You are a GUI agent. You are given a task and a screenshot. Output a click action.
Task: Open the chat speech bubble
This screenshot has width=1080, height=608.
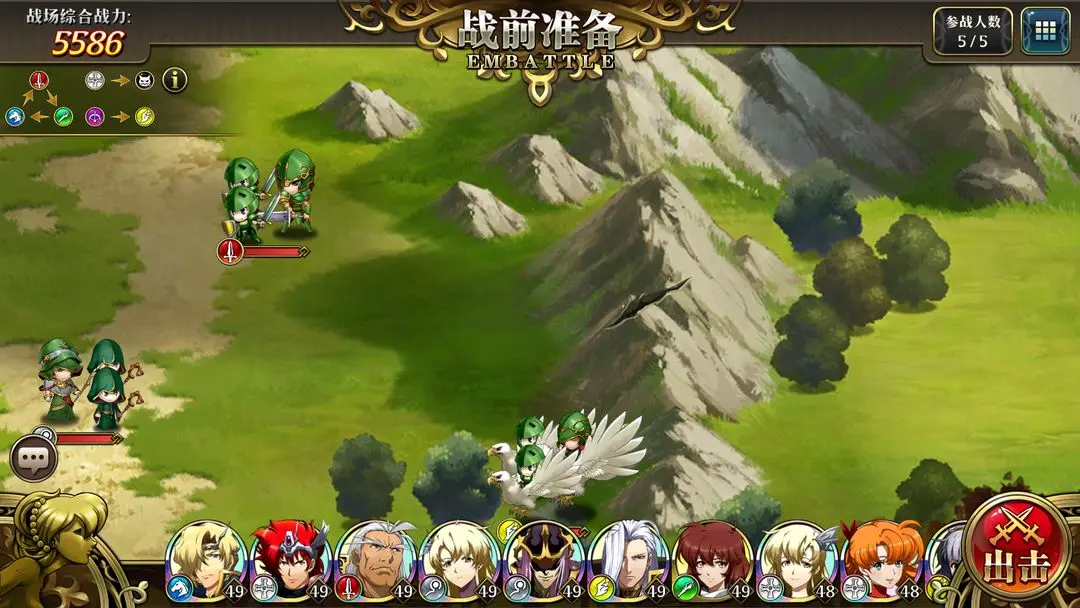coord(34,460)
